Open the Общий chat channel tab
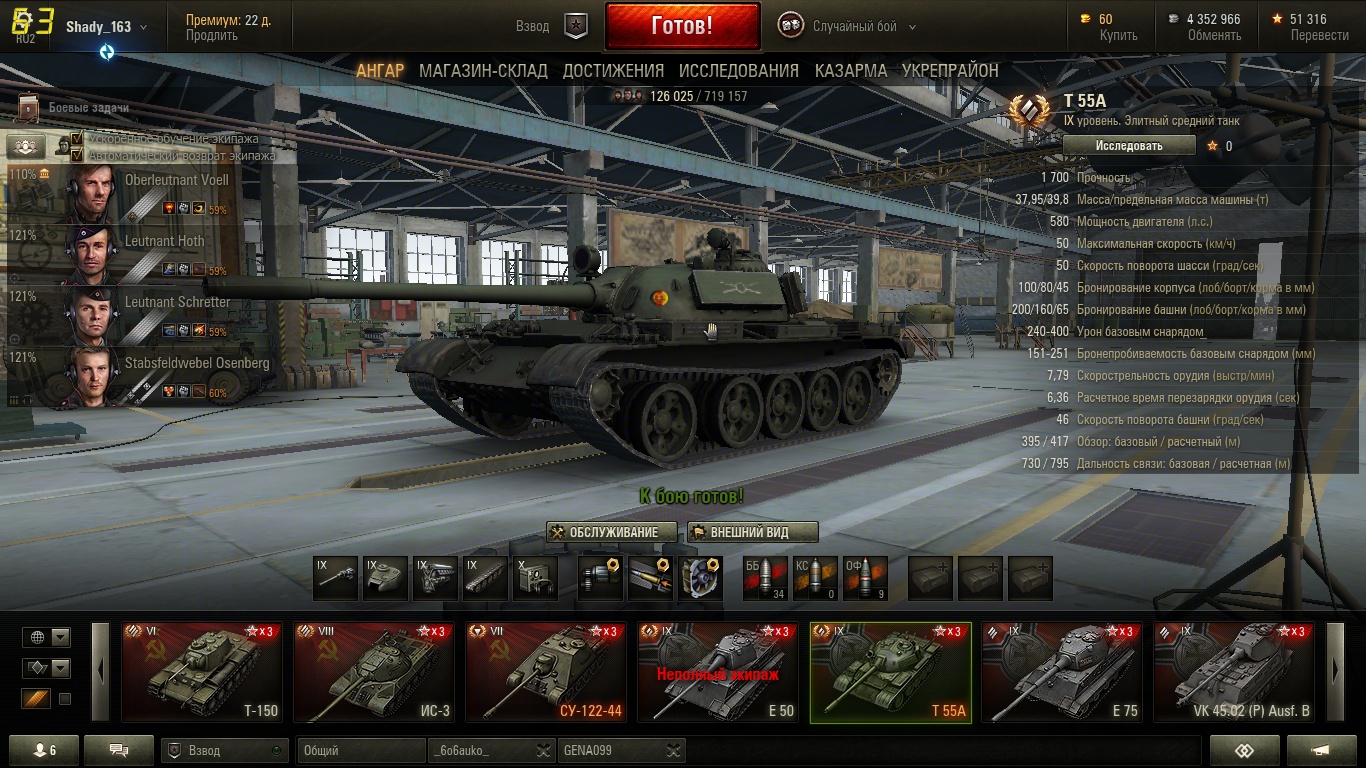 pyautogui.click(x=360, y=750)
